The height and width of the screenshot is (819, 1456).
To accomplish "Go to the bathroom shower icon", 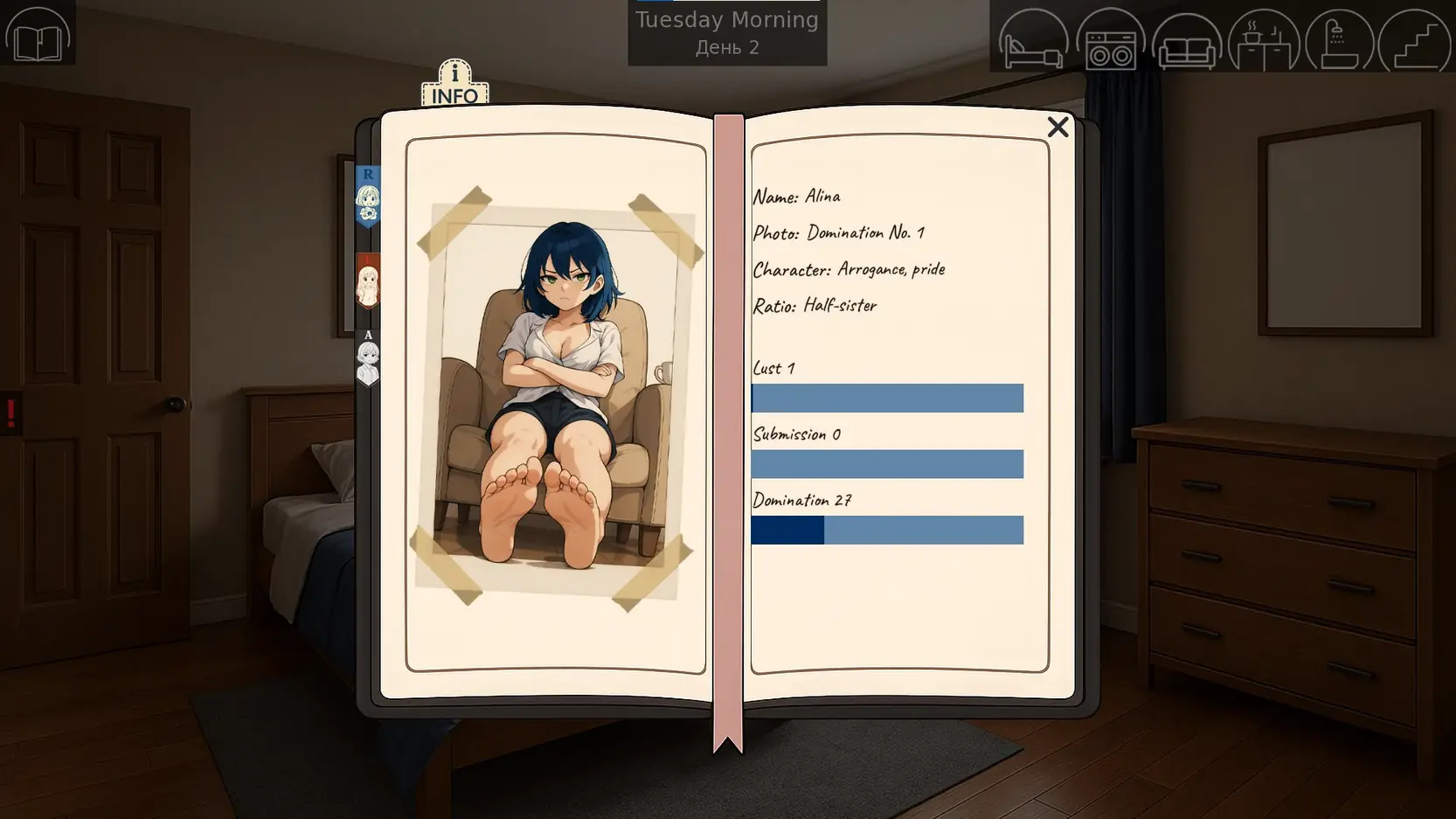I will click(1339, 41).
